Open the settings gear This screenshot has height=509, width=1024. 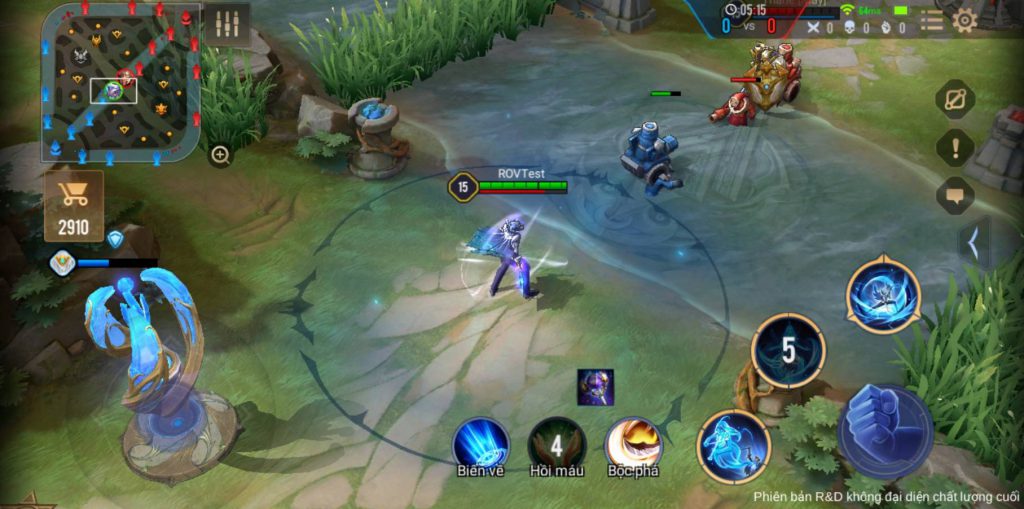pos(965,19)
